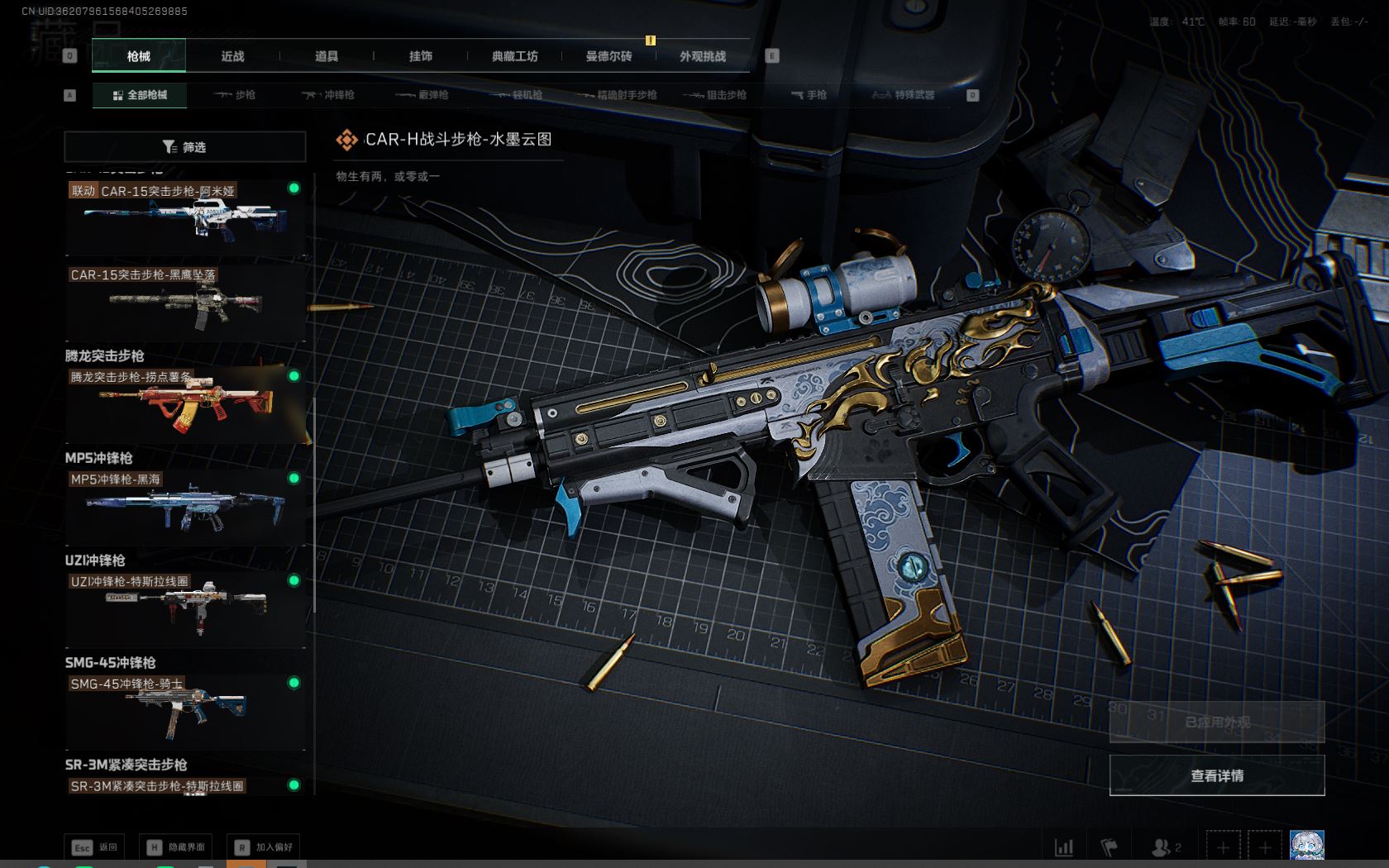Select the CAR-15 阿米娅 collab skin
Screen dimensions: 1389x868
tap(185, 218)
